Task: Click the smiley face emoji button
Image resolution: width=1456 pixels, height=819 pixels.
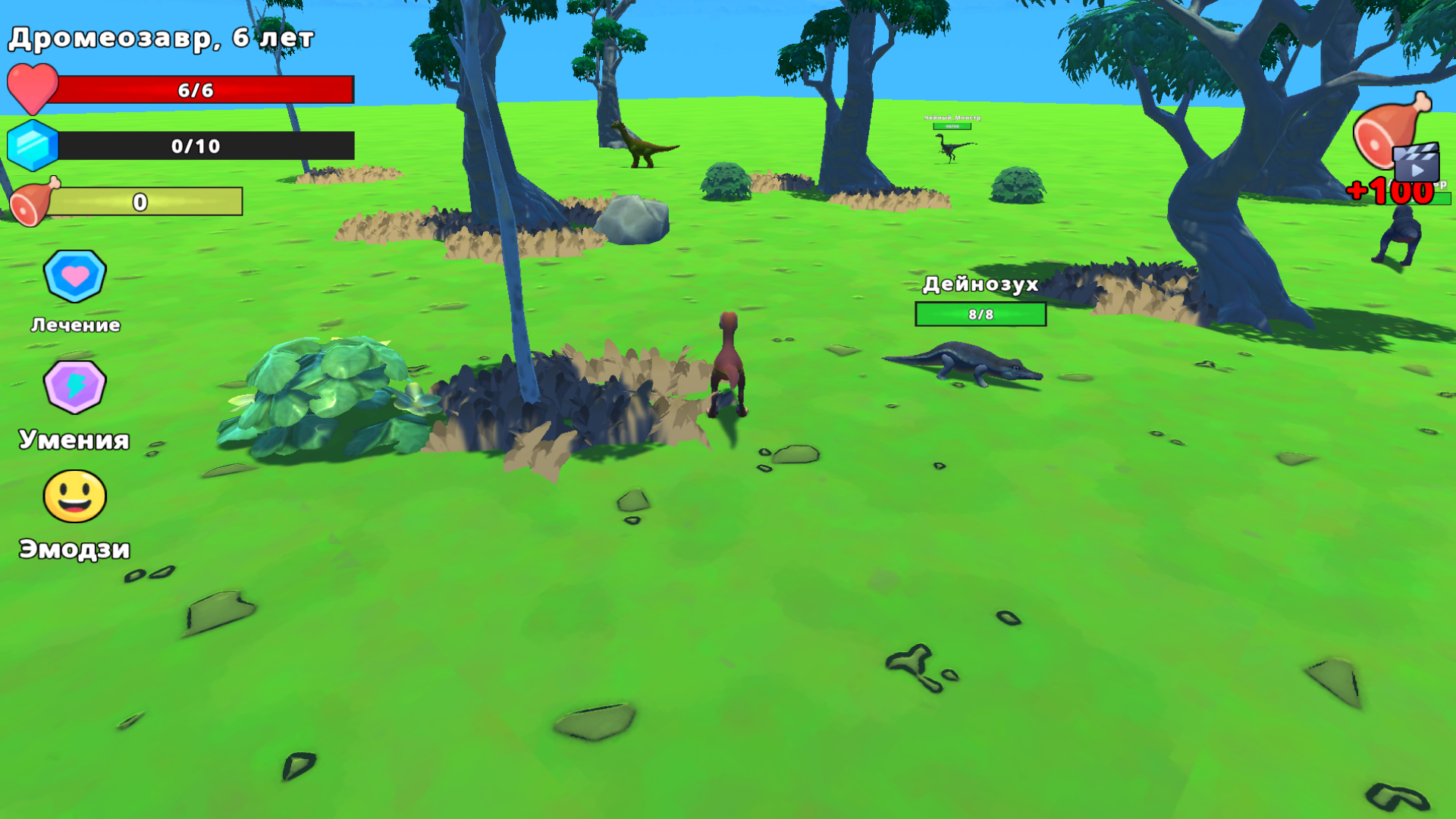Action: tap(74, 497)
